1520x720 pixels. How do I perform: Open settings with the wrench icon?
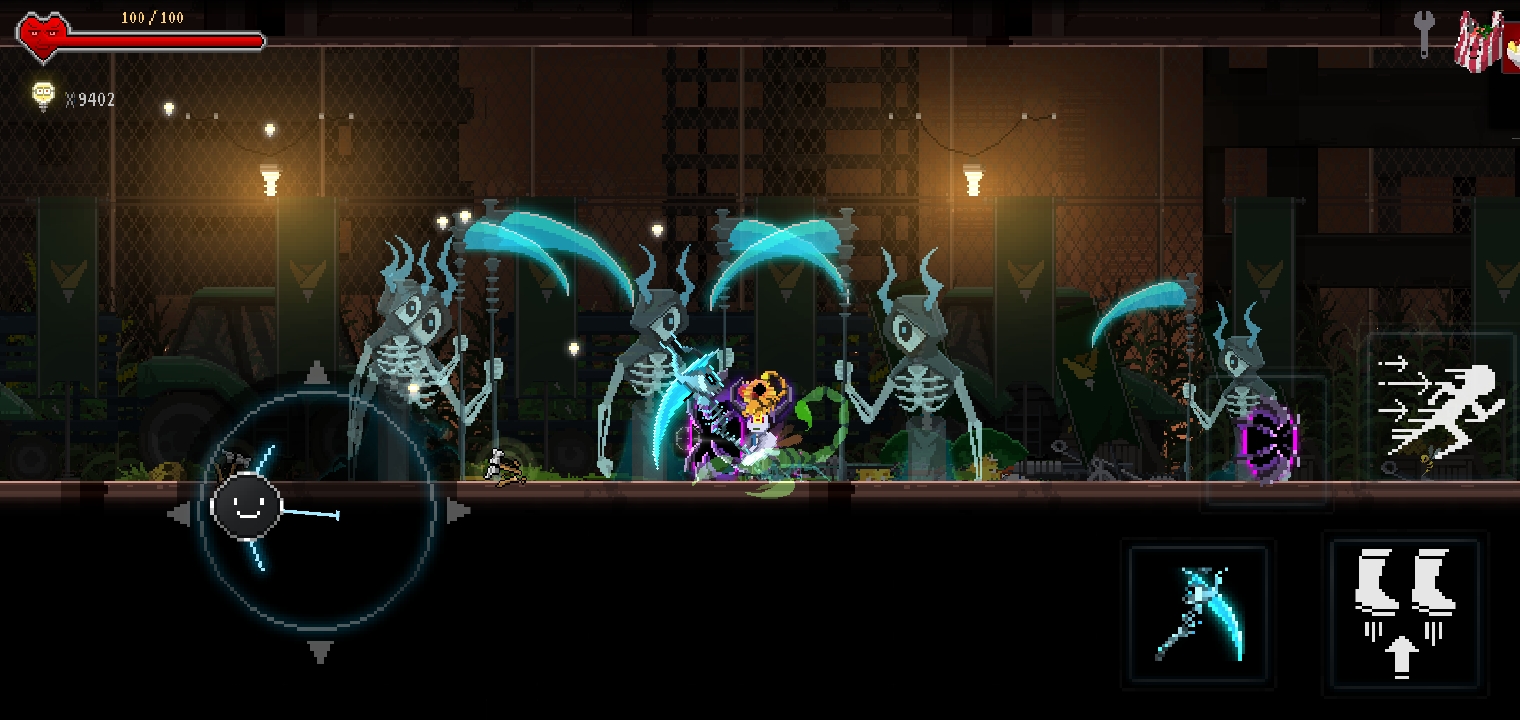tap(1424, 33)
